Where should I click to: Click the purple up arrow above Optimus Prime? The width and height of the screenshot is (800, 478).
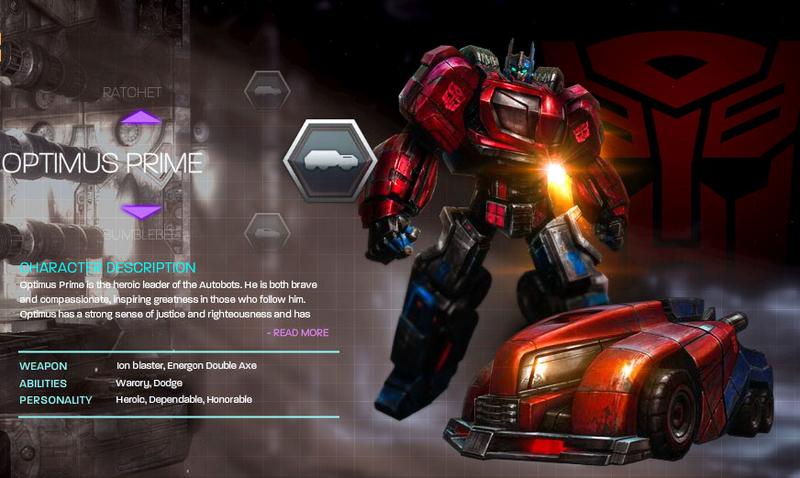tap(141, 118)
